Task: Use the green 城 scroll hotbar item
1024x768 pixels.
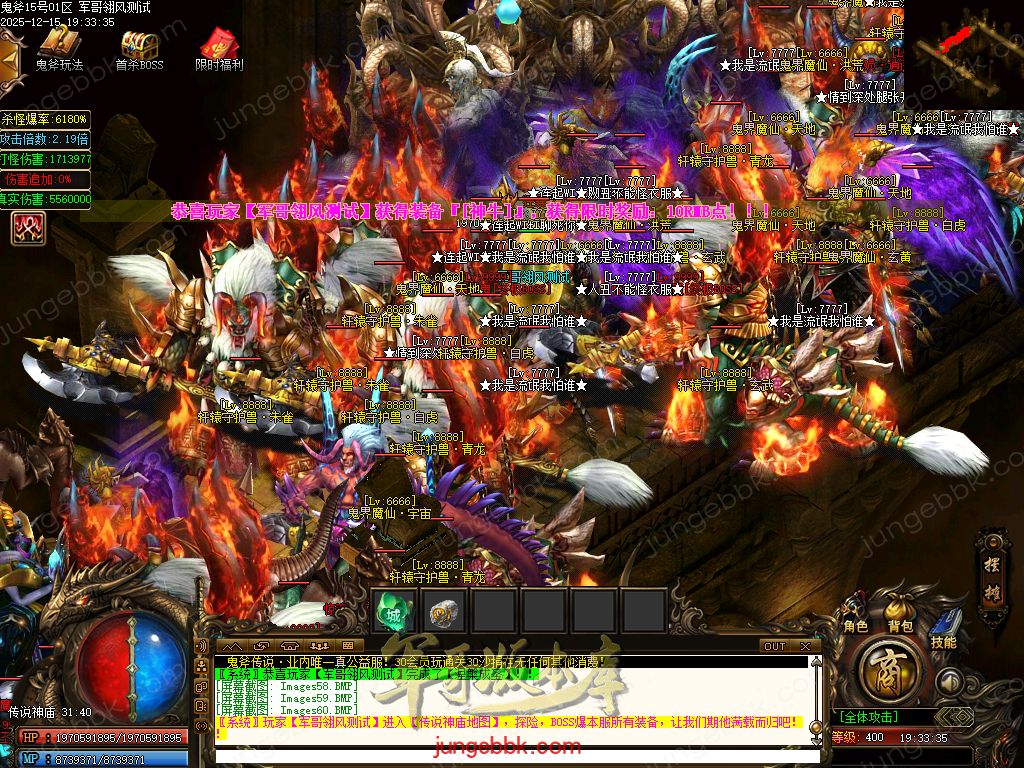Action: [394, 611]
